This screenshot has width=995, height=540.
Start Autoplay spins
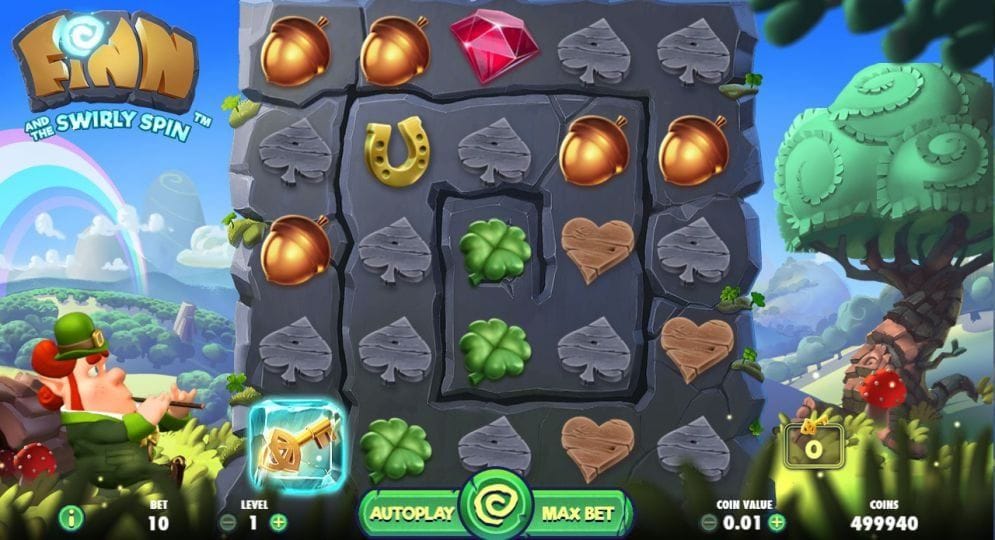(x=411, y=514)
